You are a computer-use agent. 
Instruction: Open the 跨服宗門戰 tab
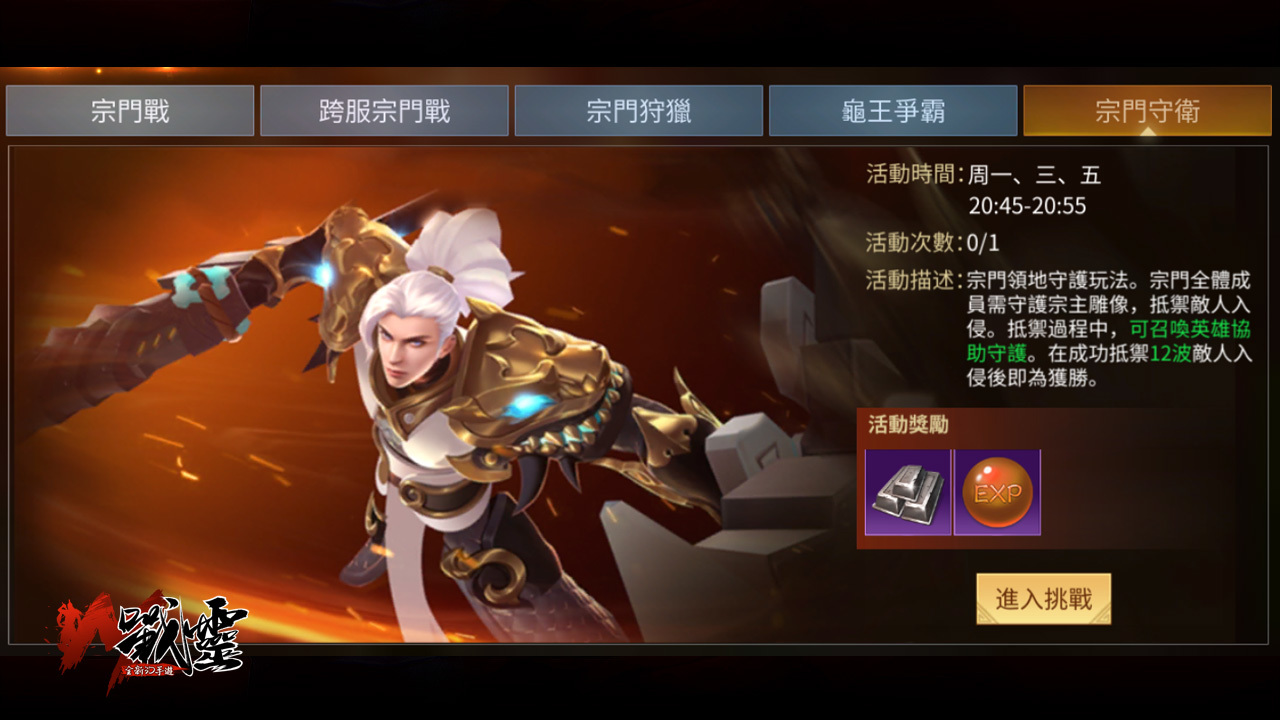click(x=384, y=110)
